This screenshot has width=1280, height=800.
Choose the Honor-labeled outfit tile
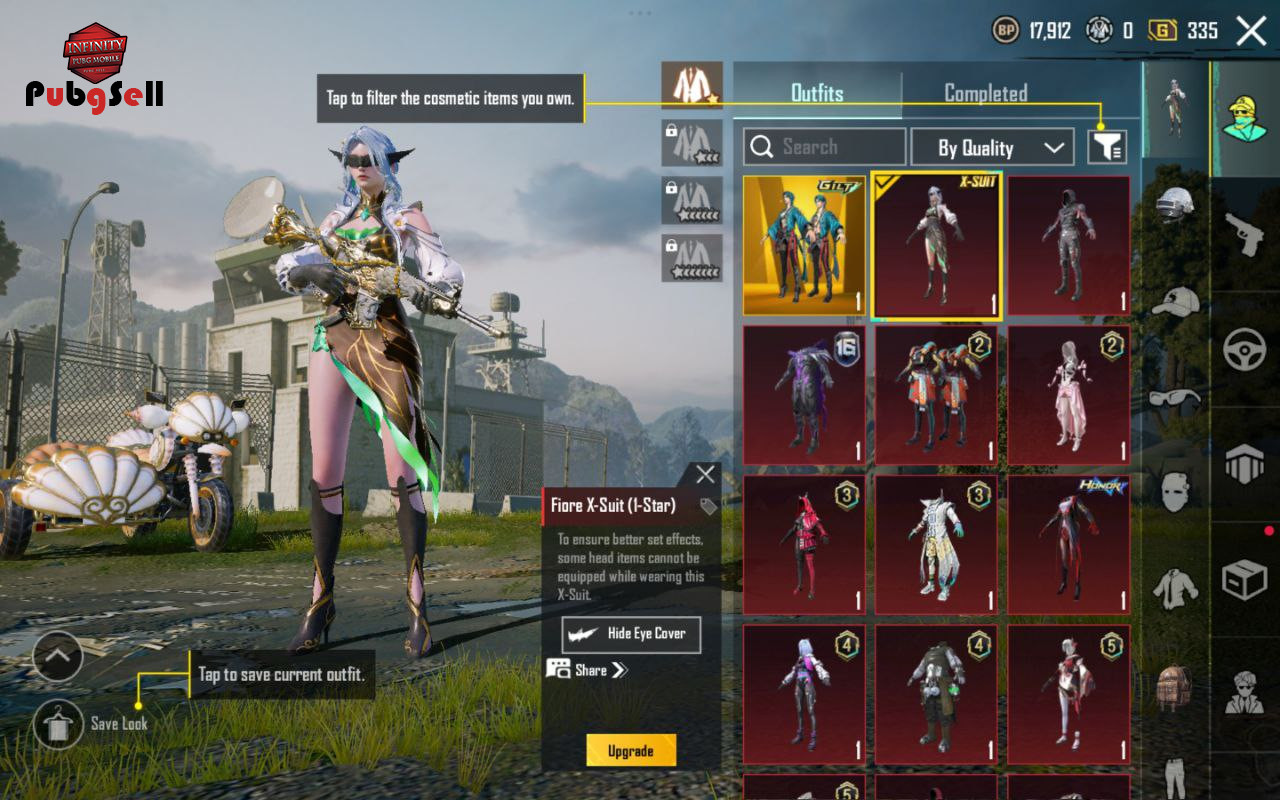pos(1069,545)
